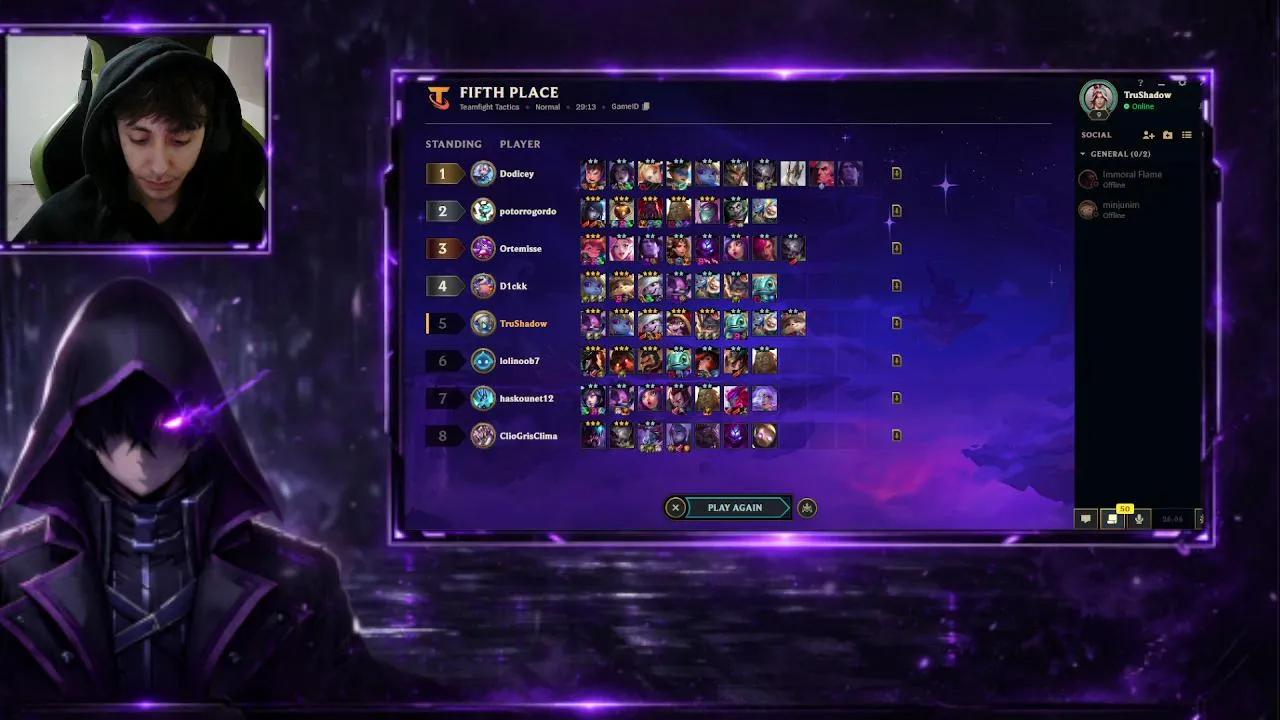This screenshot has width=1280, height=720.
Task: Click the help question mark icon
Action: pyautogui.click(x=1141, y=84)
